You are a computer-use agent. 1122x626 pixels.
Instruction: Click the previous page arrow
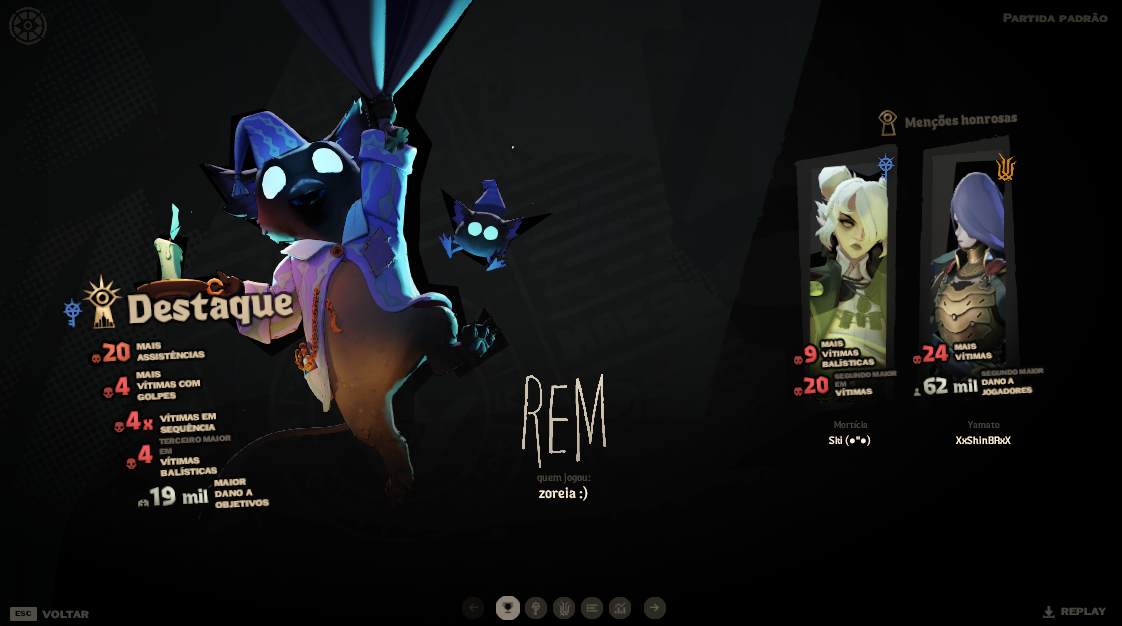474,608
